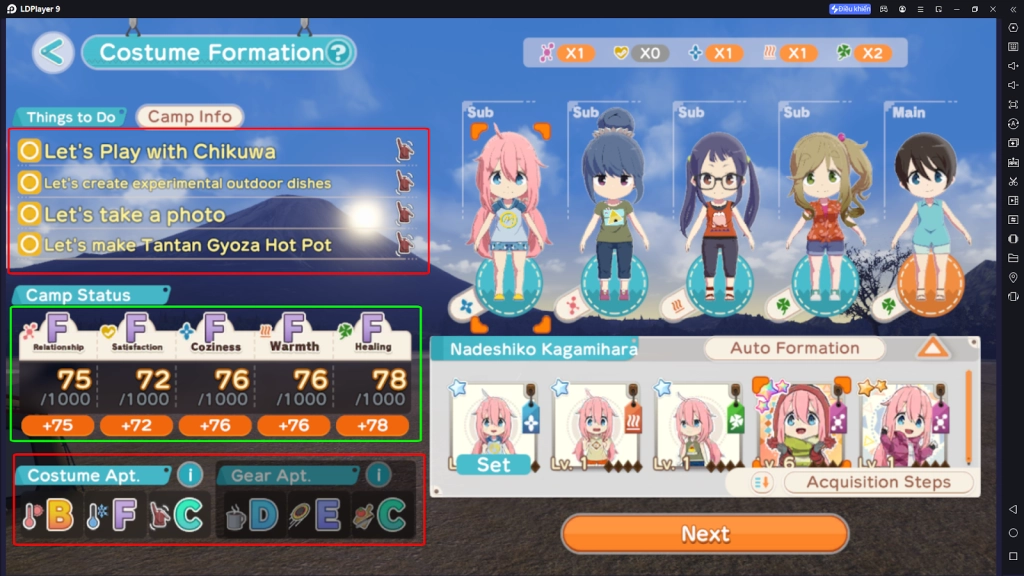The width and height of the screenshot is (1024, 576).
Task: Proceed with the Next button
Action: point(705,534)
